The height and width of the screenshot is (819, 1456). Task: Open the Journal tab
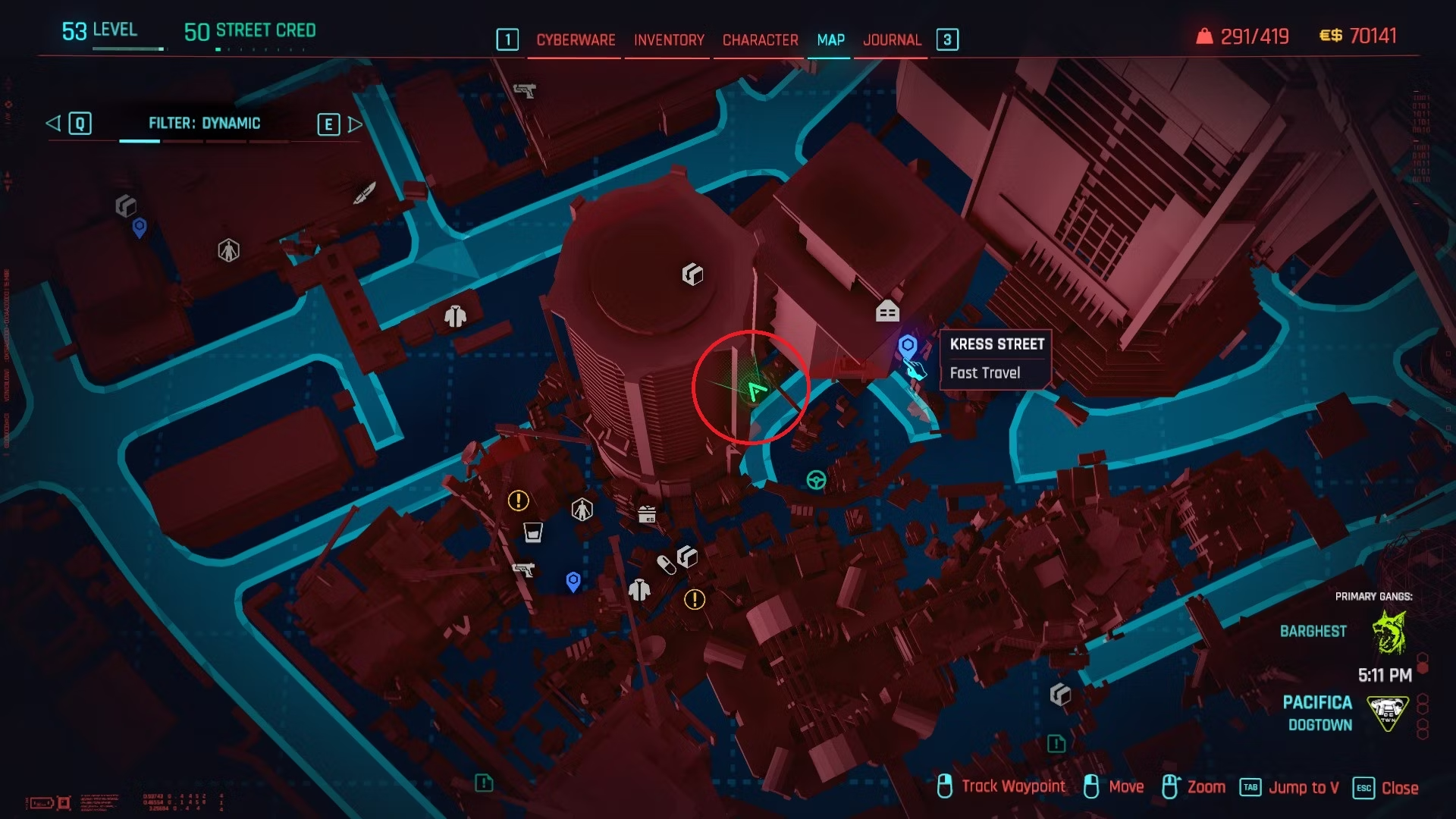pos(892,40)
